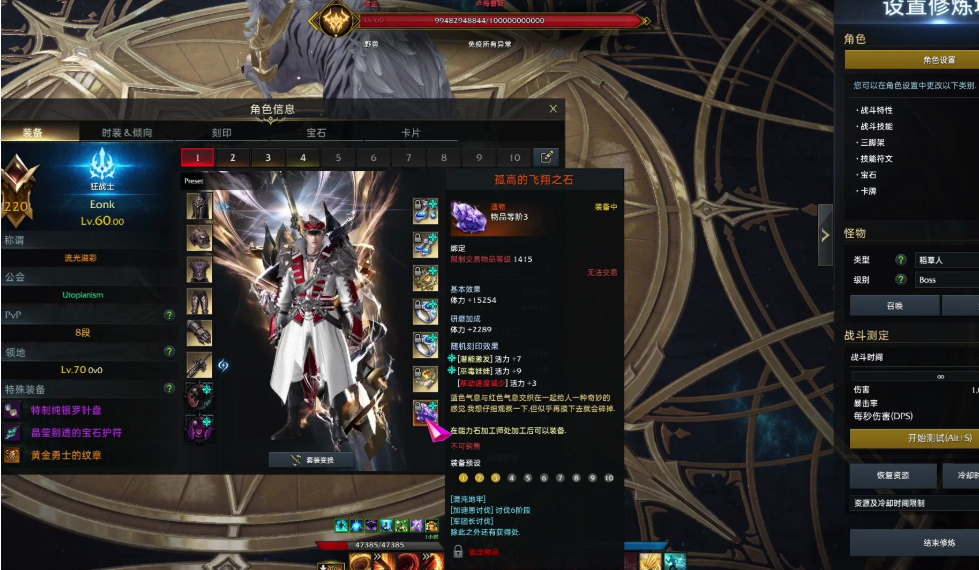Select the gloves equipment slot
This screenshot has width=979, height=570.
pos(199,334)
